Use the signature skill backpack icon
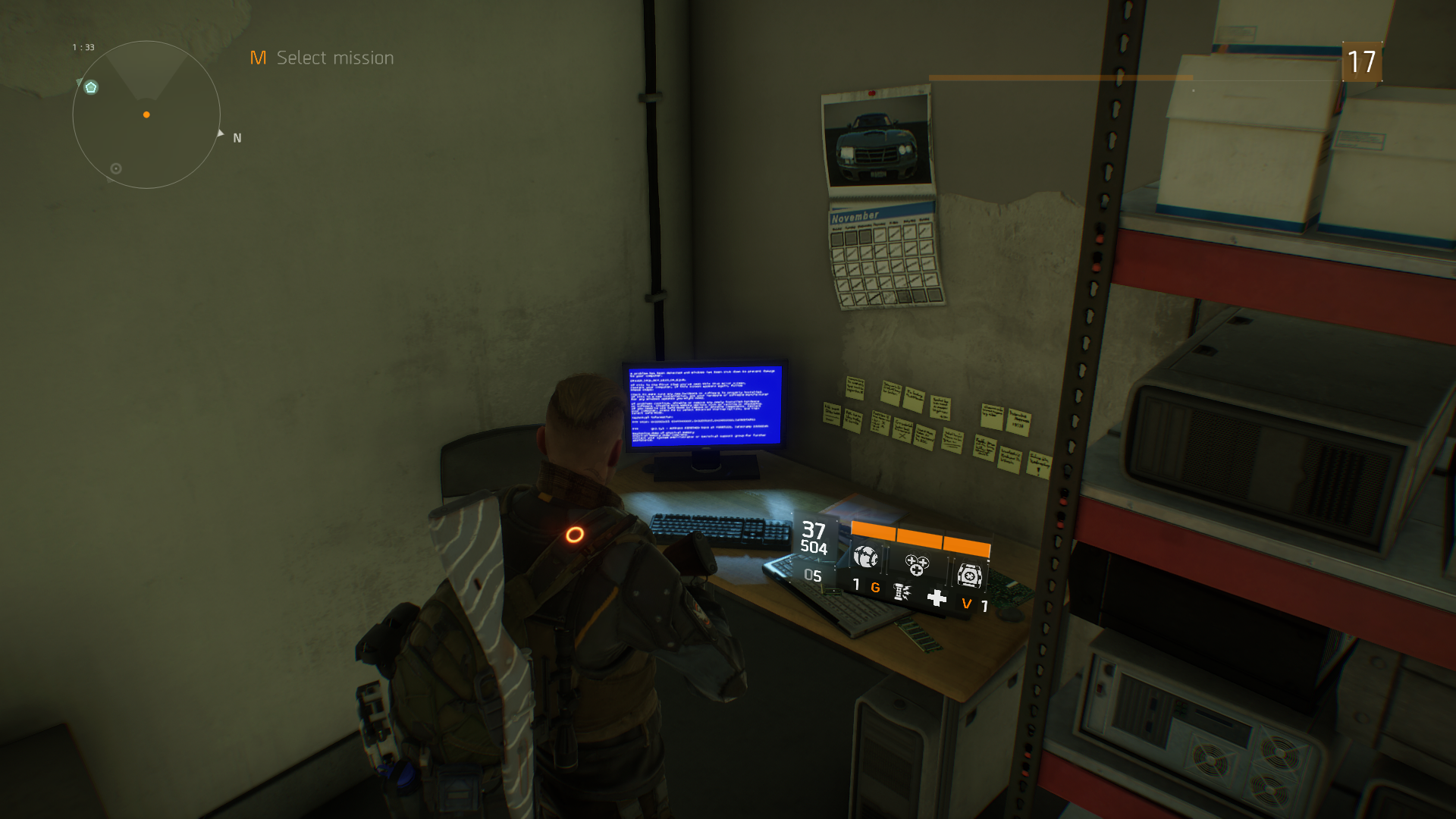 click(x=968, y=576)
